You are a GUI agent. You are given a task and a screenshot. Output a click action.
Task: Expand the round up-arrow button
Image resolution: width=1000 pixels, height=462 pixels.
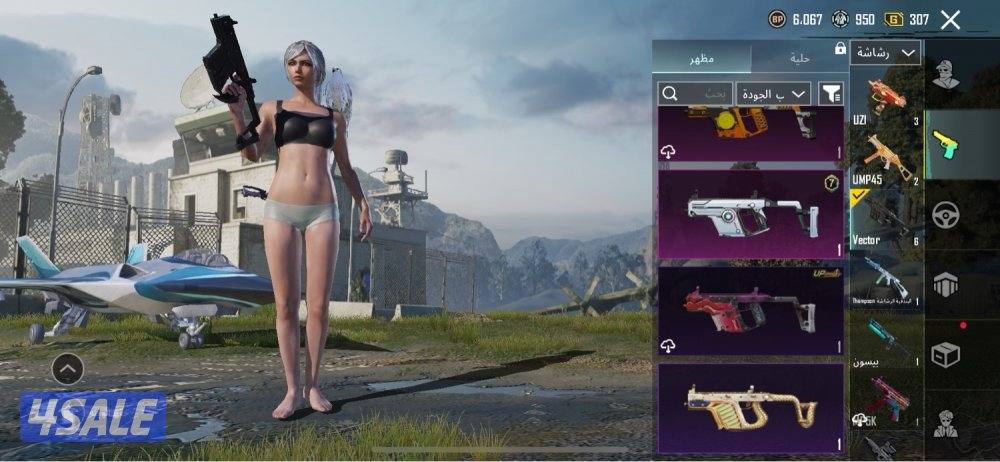[67, 369]
